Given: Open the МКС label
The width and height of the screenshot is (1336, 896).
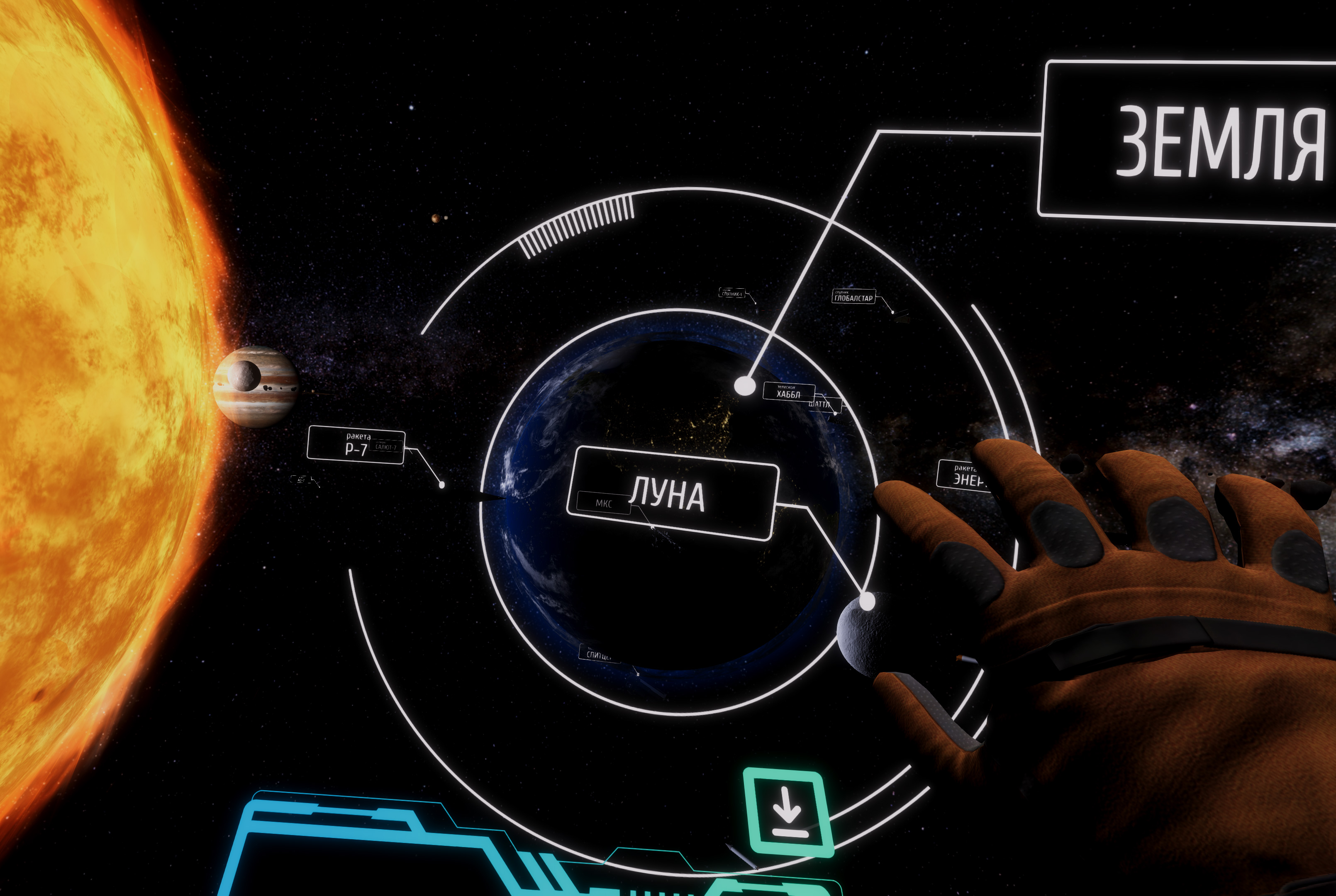Looking at the screenshot, I should [x=603, y=503].
